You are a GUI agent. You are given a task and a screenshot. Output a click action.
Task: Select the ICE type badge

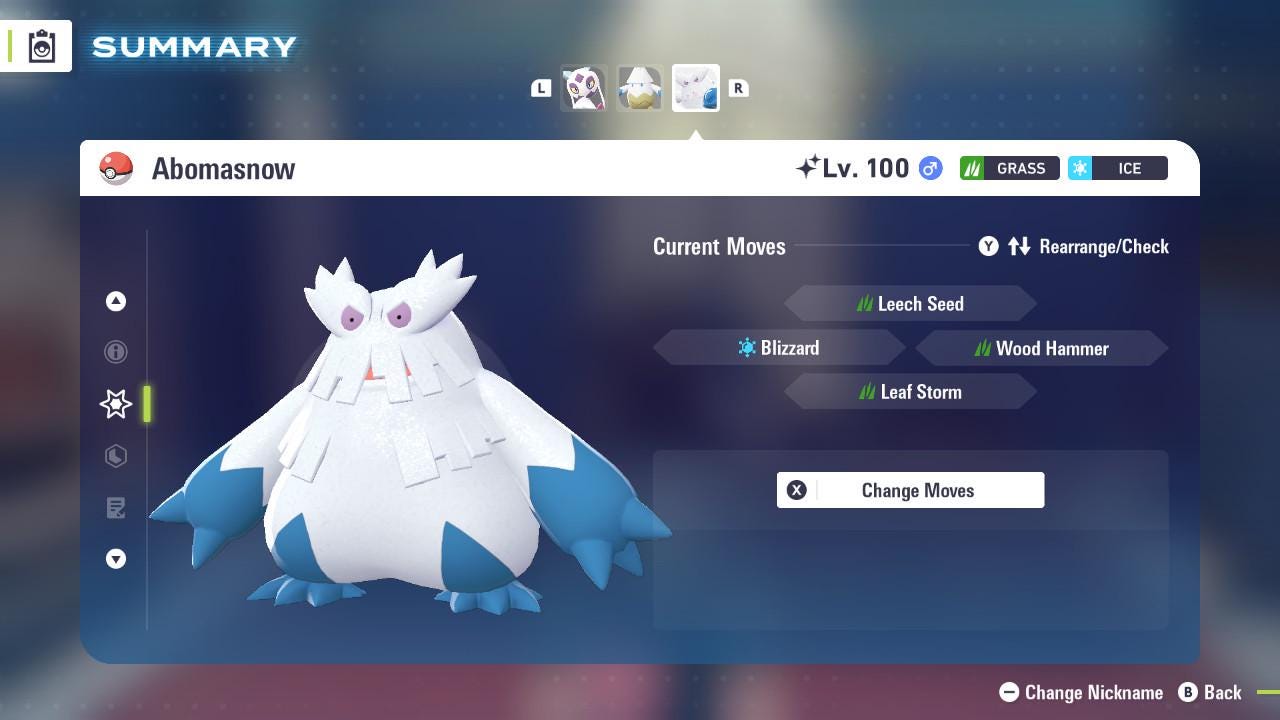coord(1118,168)
